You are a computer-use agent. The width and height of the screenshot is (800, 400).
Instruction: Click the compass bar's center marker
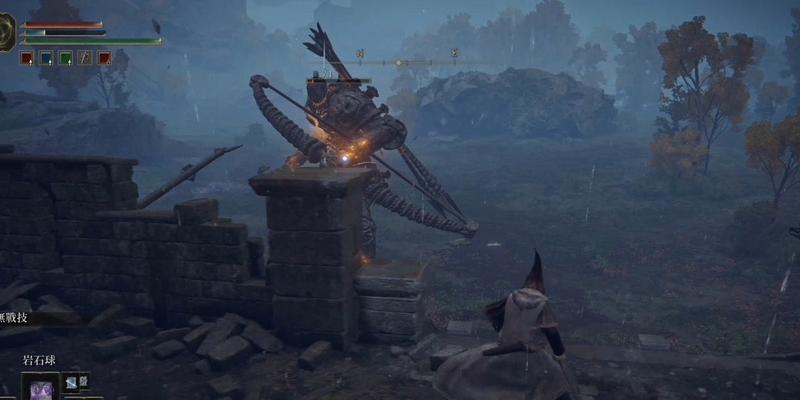point(400,62)
